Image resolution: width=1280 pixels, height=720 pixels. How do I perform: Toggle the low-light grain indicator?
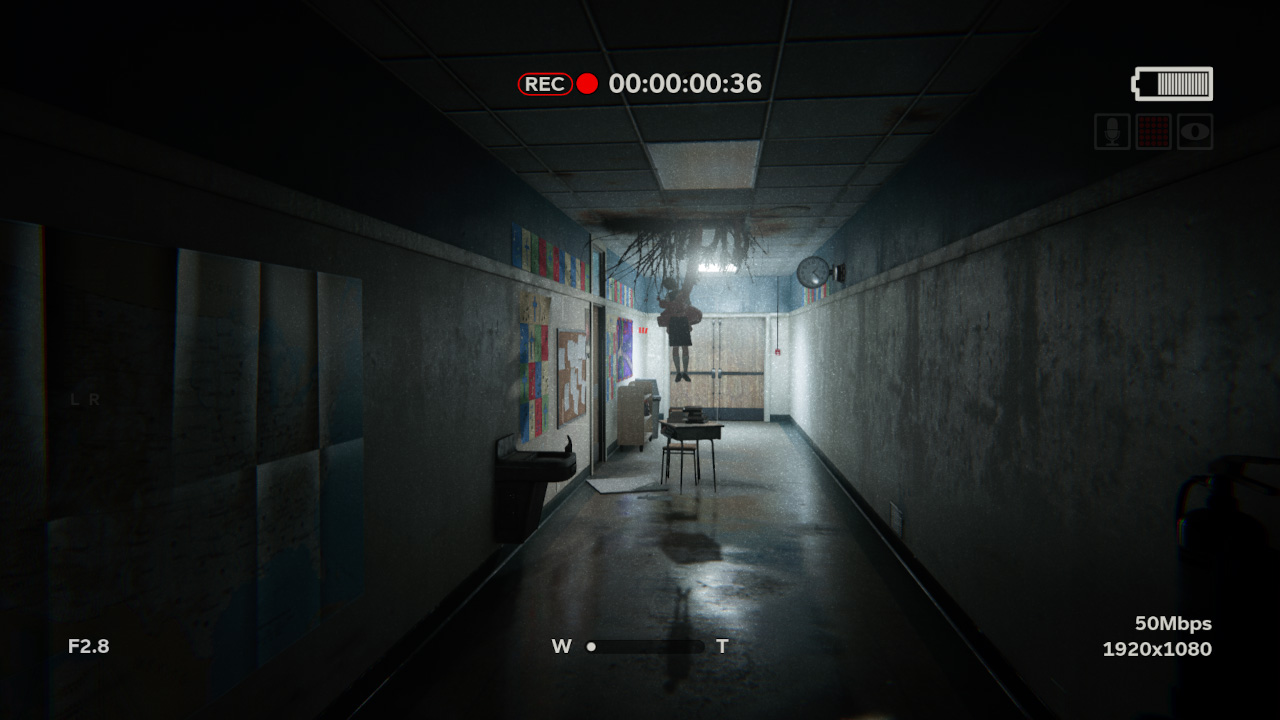click(x=1154, y=132)
